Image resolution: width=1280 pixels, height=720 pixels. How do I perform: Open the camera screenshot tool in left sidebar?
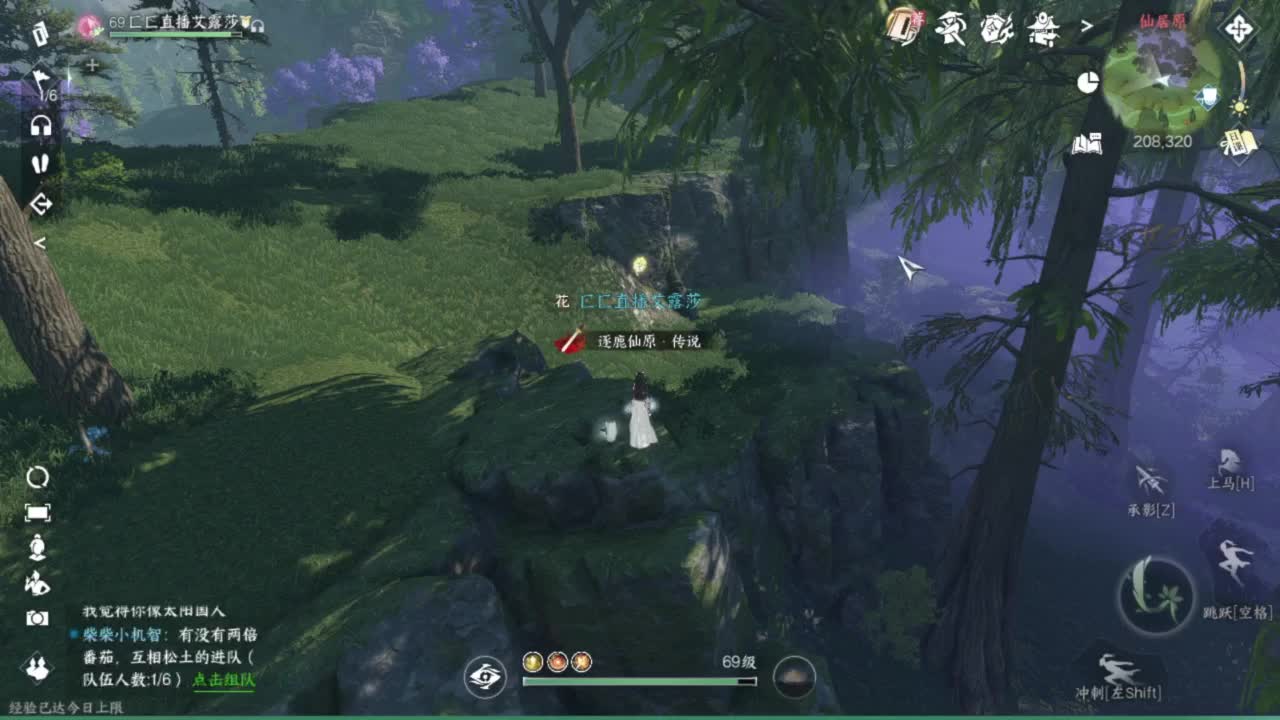click(x=37, y=617)
